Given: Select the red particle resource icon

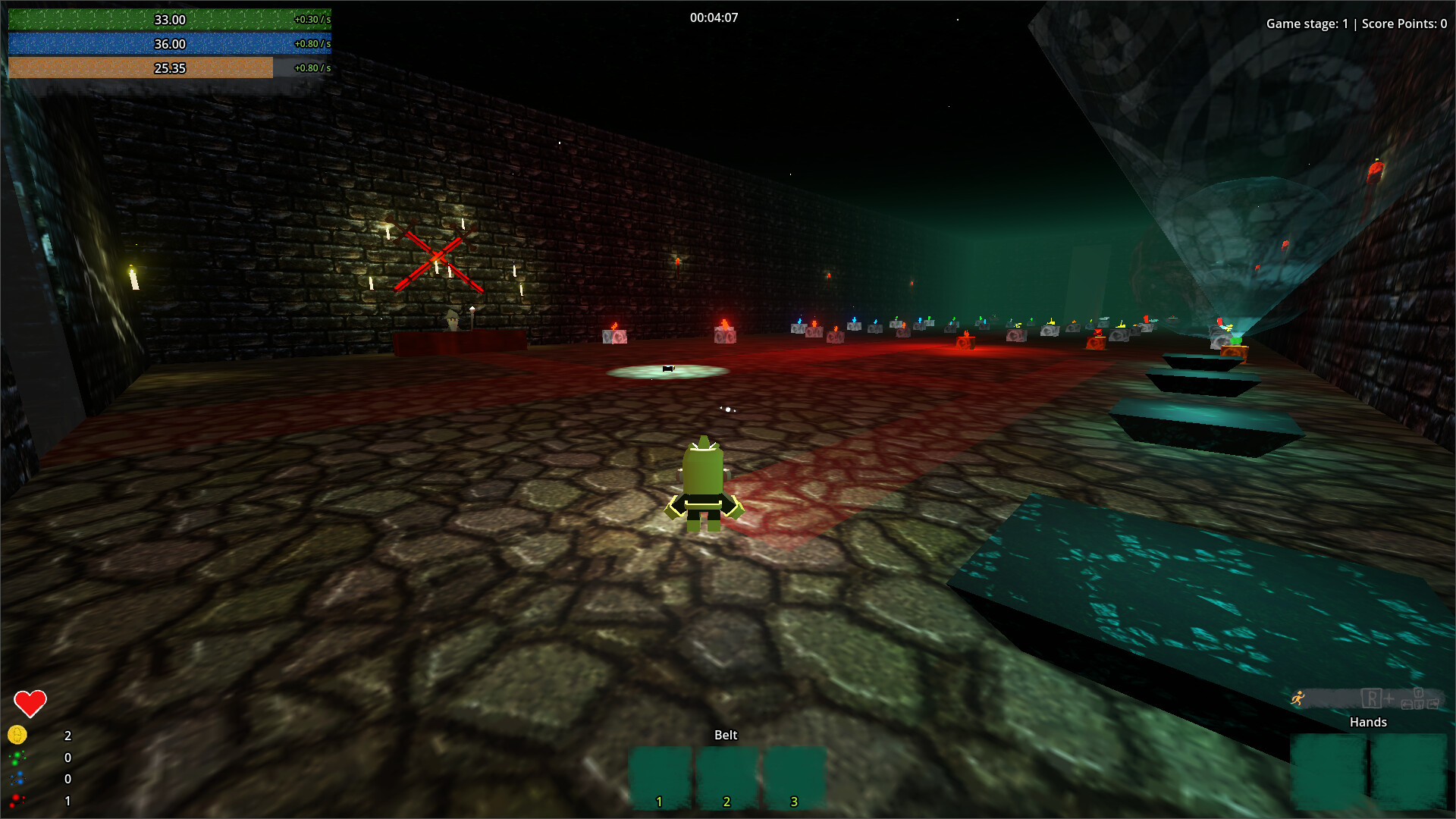Looking at the screenshot, I should click(15, 801).
